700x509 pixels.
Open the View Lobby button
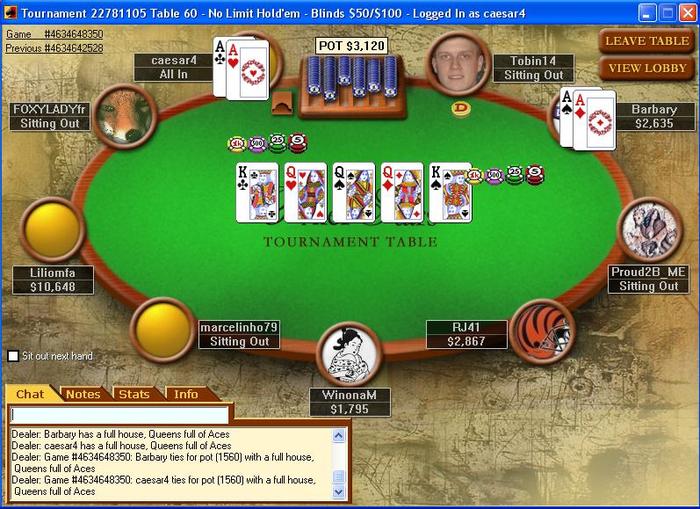(x=646, y=68)
